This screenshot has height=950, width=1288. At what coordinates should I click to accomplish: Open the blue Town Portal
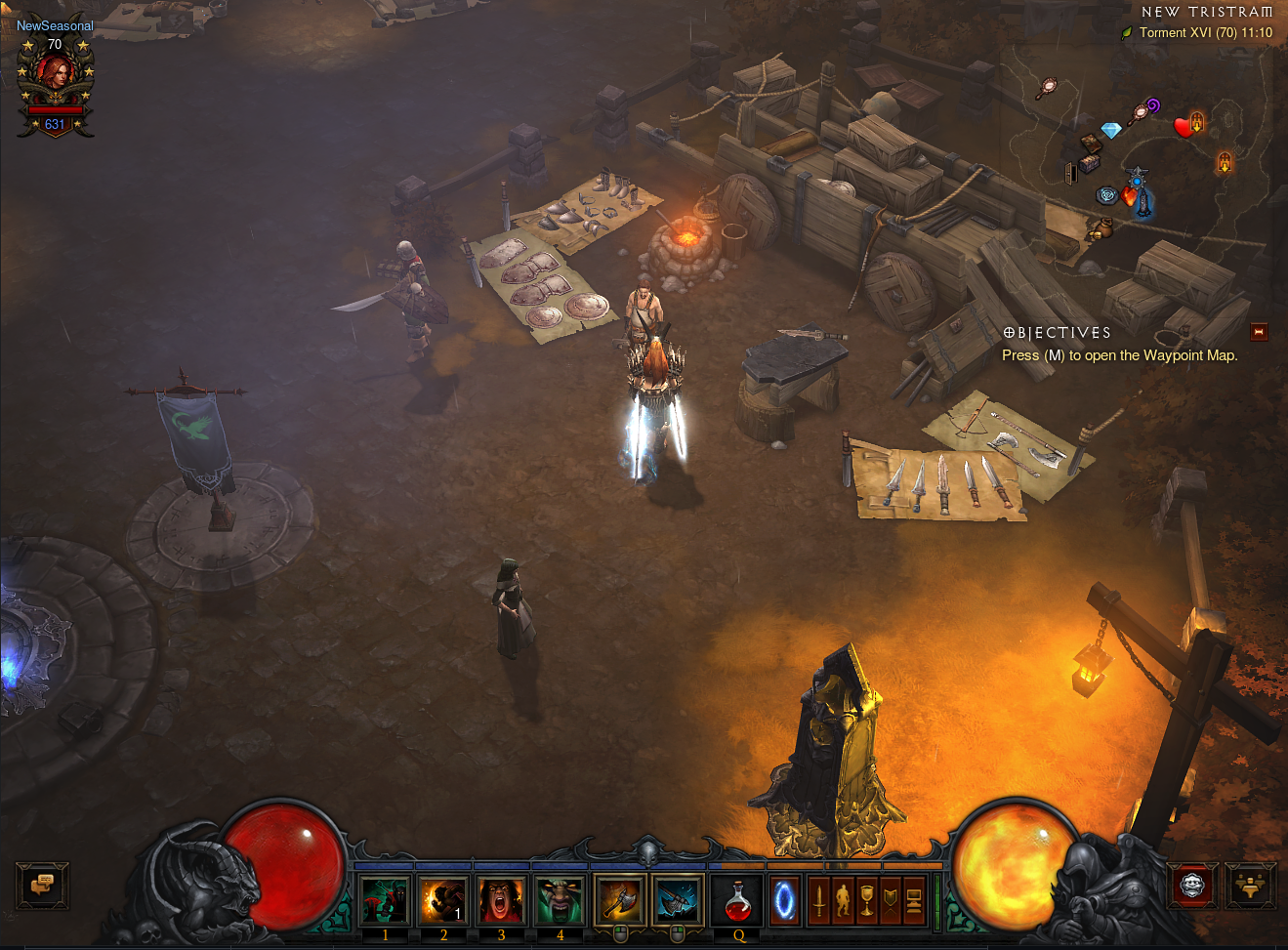pos(784,899)
